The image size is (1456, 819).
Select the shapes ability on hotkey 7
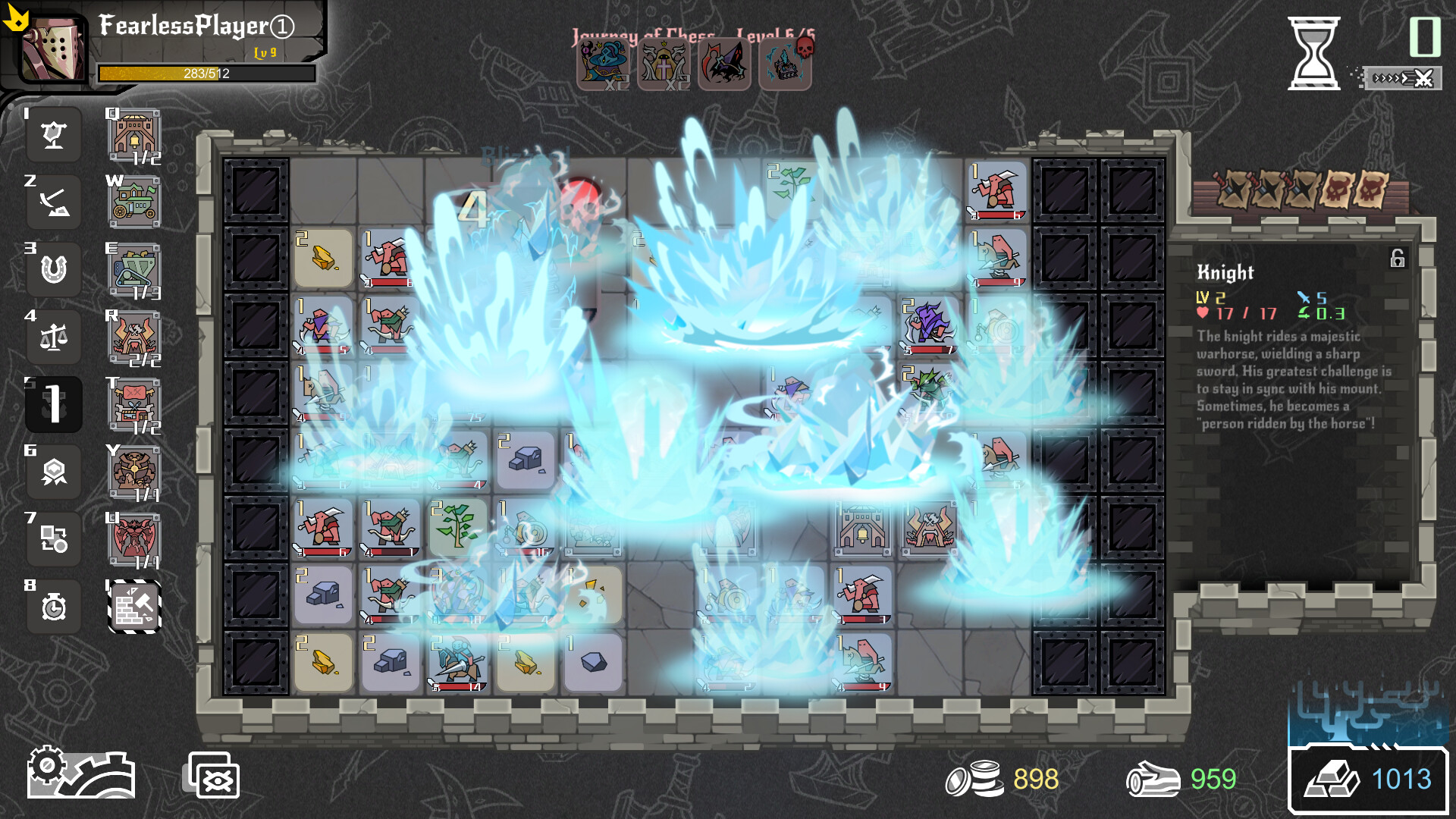(x=53, y=540)
